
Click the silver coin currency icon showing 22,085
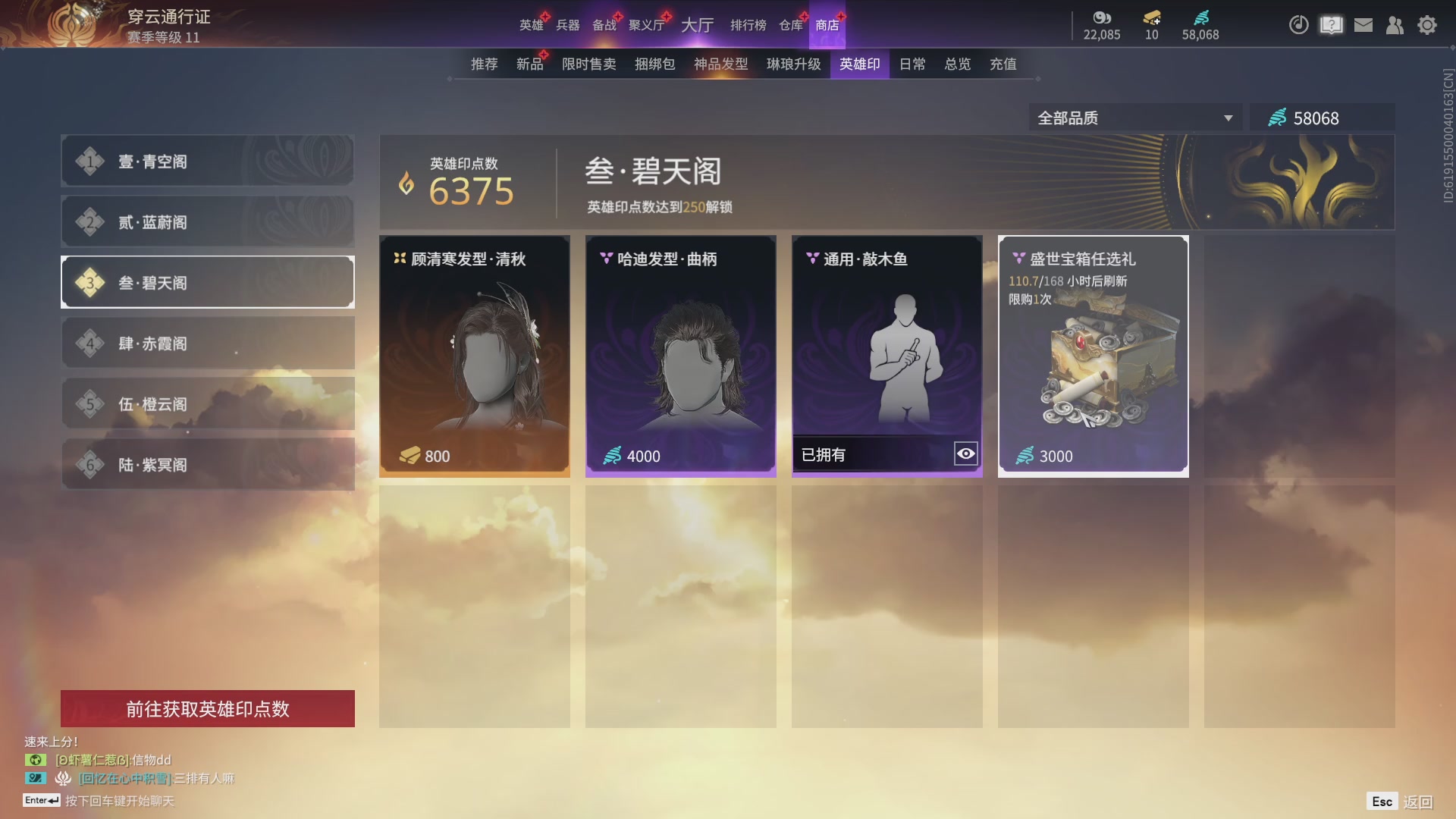[x=1102, y=19]
